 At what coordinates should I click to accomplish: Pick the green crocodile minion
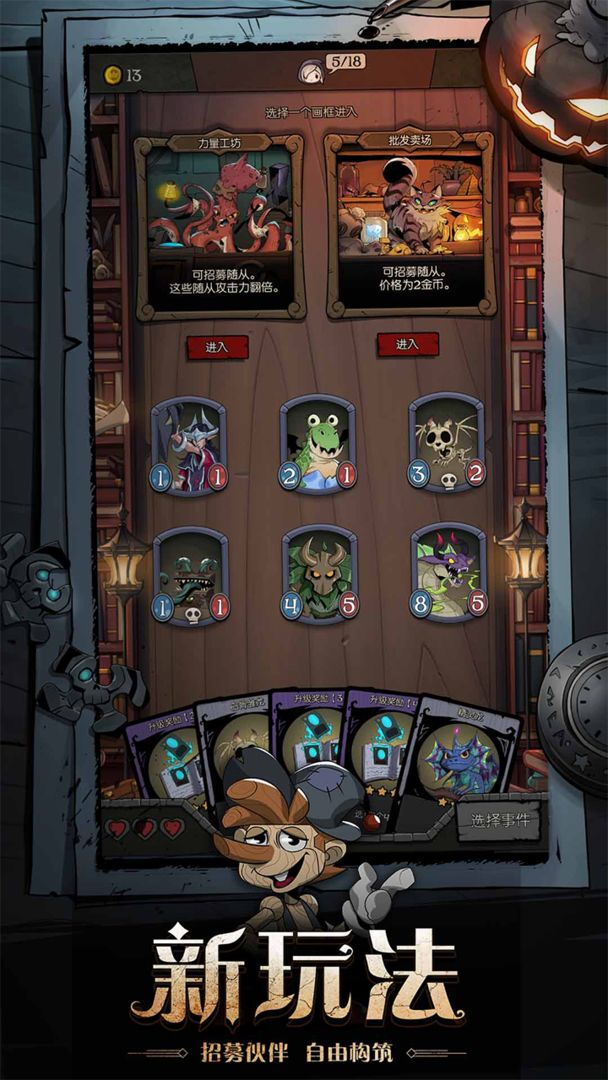pyautogui.click(x=318, y=443)
